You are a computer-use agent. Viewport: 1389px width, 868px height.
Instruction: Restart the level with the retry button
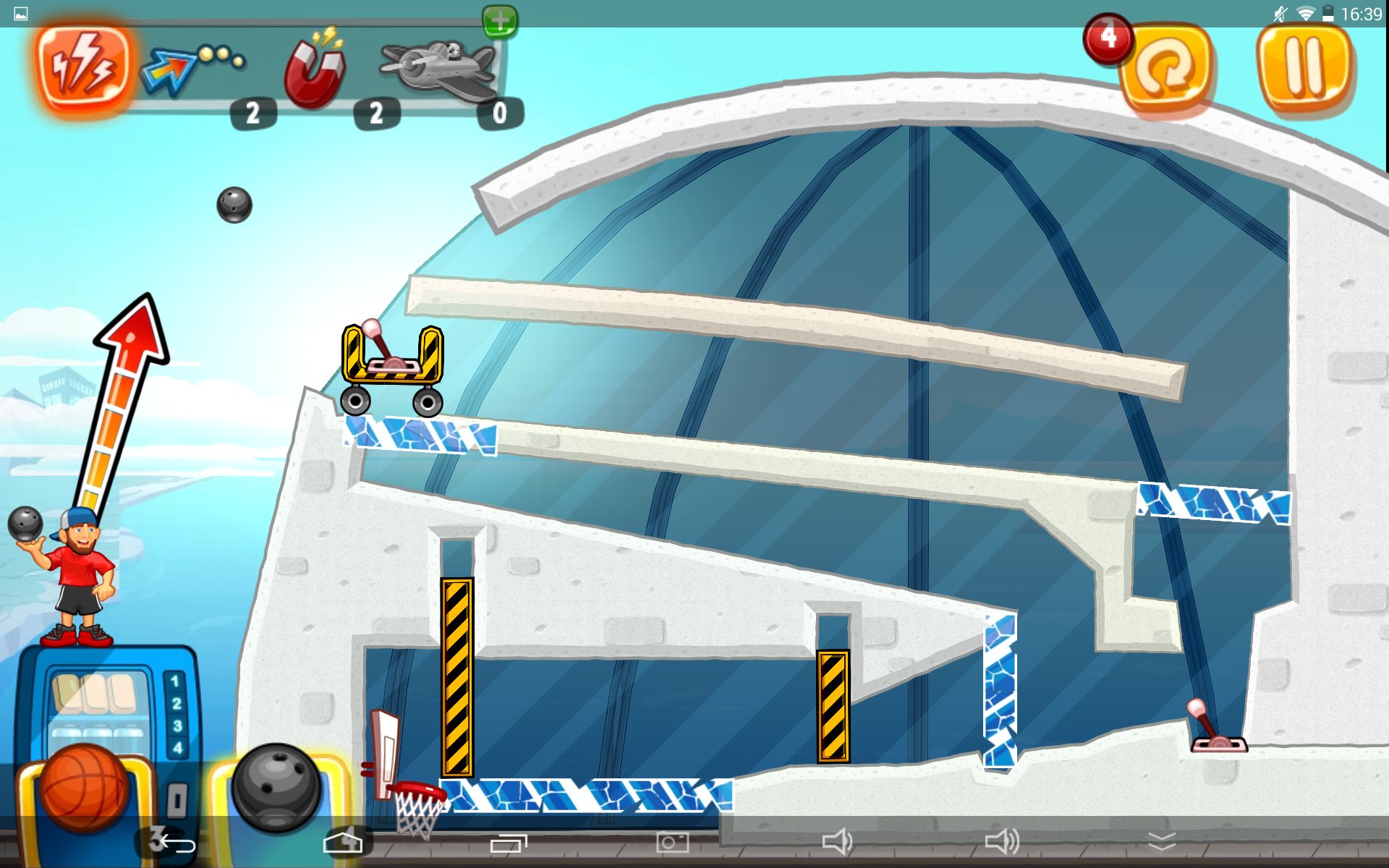click(1165, 69)
